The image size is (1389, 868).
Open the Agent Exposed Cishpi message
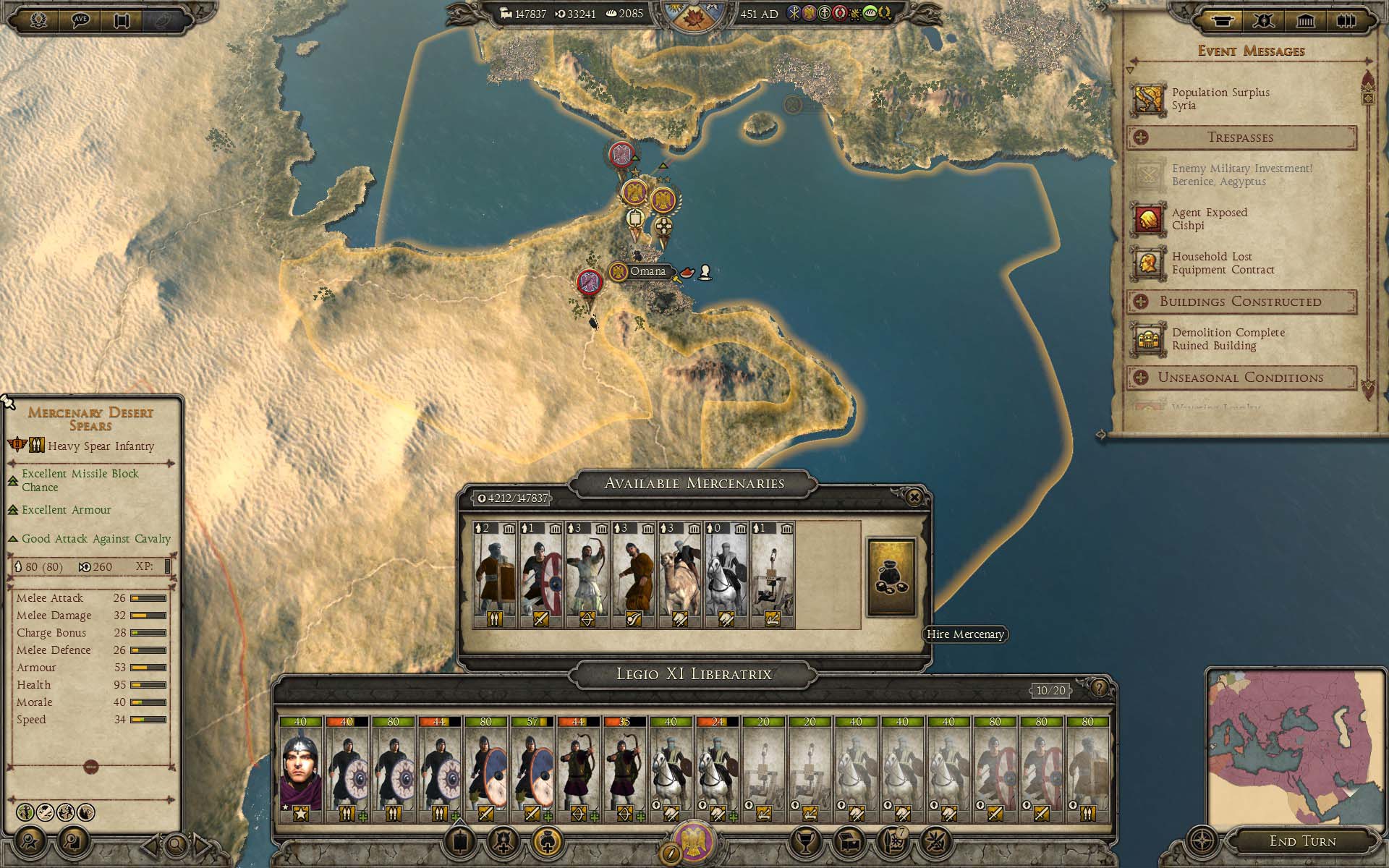click(1210, 219)
